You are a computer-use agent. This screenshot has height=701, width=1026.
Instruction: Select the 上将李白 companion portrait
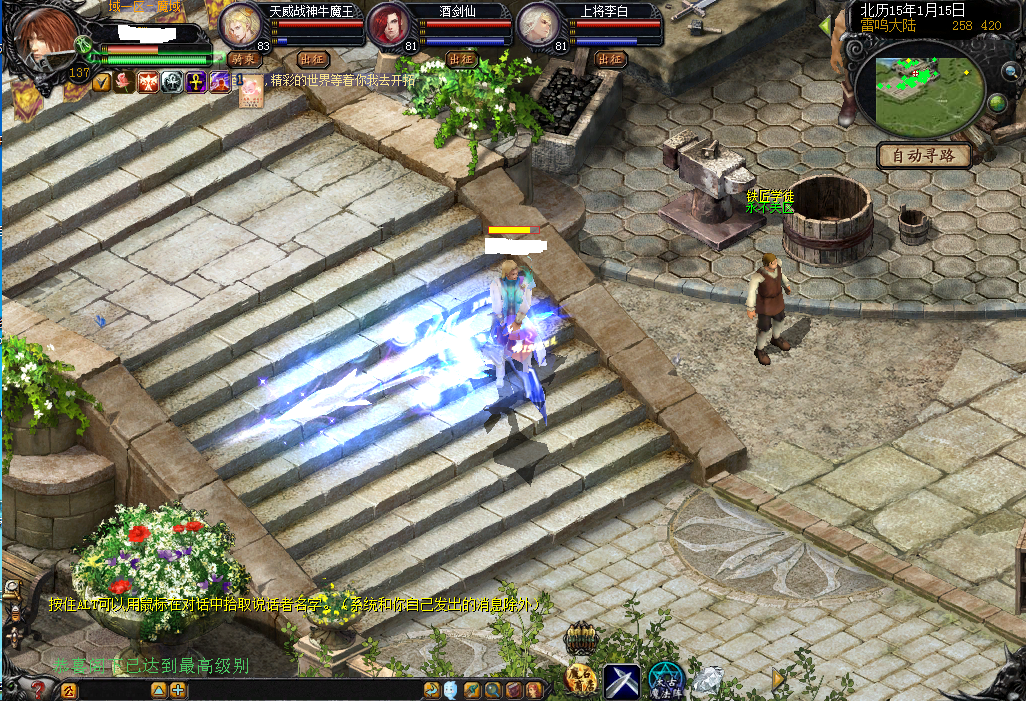(x=537, y=25)
